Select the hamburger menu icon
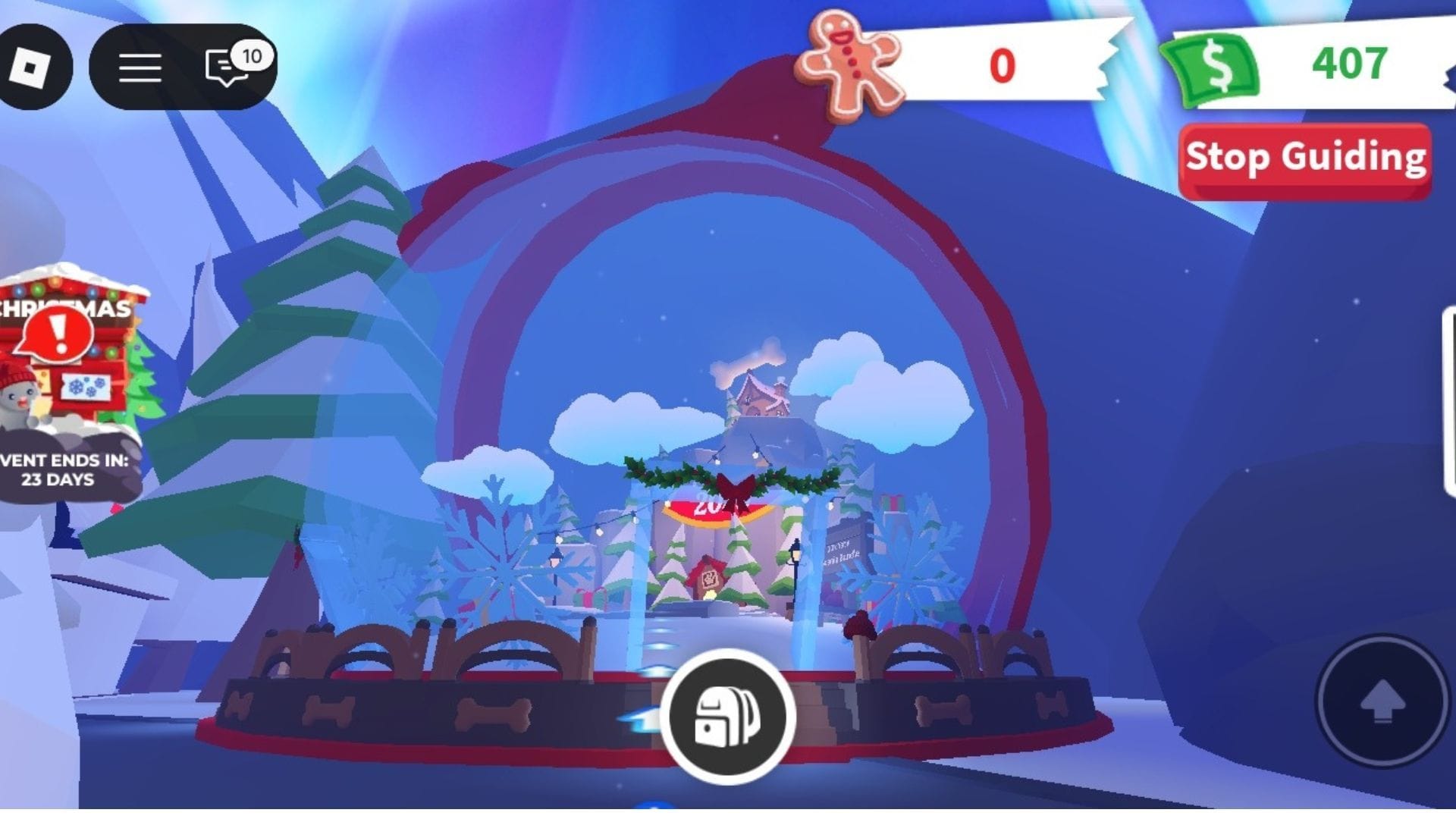Screen dimensions: 1456x819 [x=140, y=67]
